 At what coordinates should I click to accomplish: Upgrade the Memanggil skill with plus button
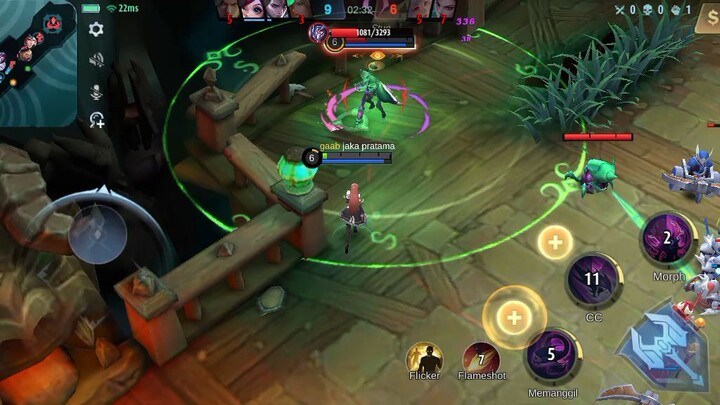[514, 318]
